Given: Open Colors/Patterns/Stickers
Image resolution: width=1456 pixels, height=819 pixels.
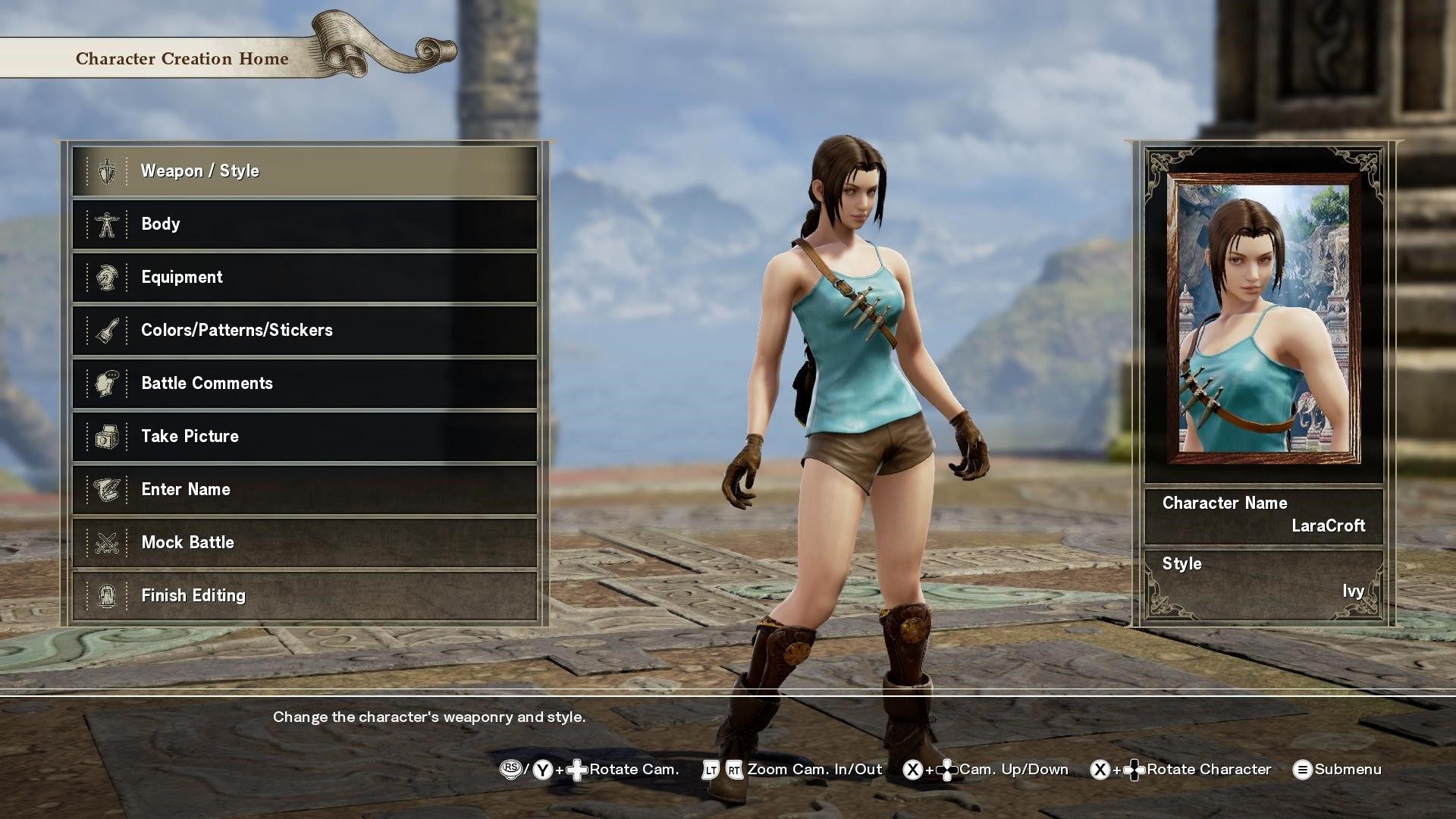Looking at the screenshot, I should click(x=304, y=331).
